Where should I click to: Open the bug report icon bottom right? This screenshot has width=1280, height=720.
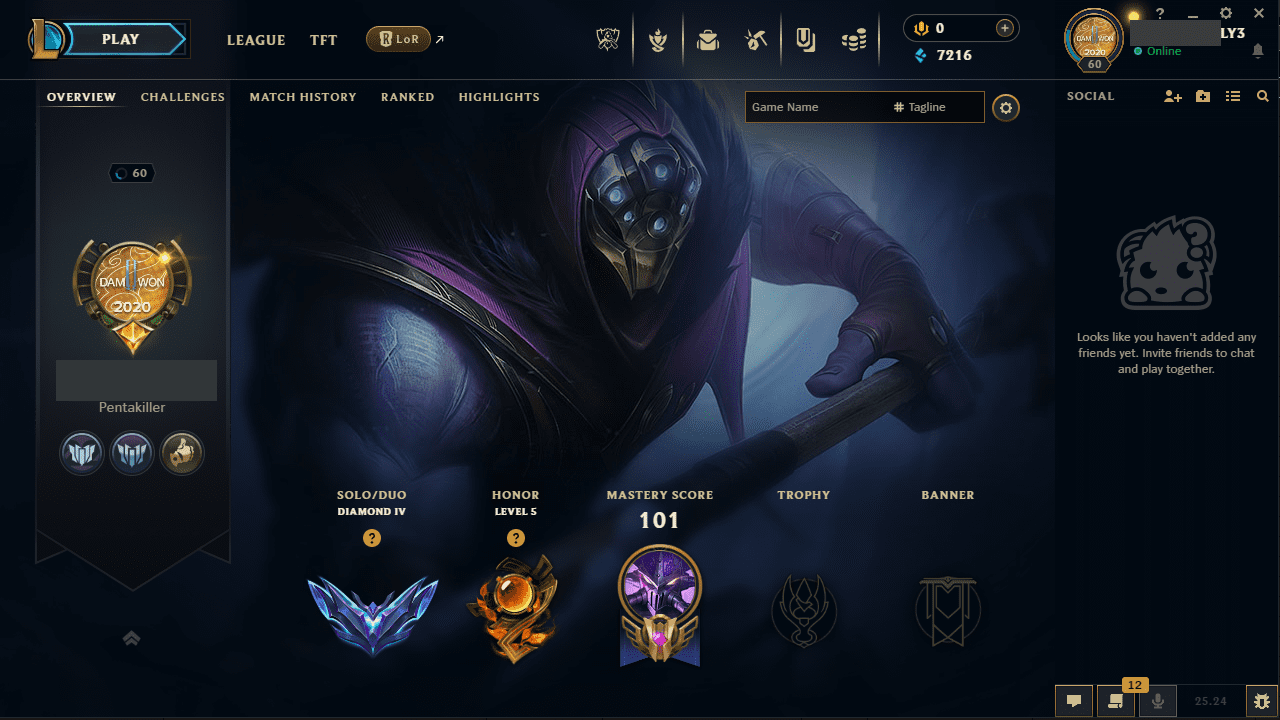click(x=1261, y=701)
